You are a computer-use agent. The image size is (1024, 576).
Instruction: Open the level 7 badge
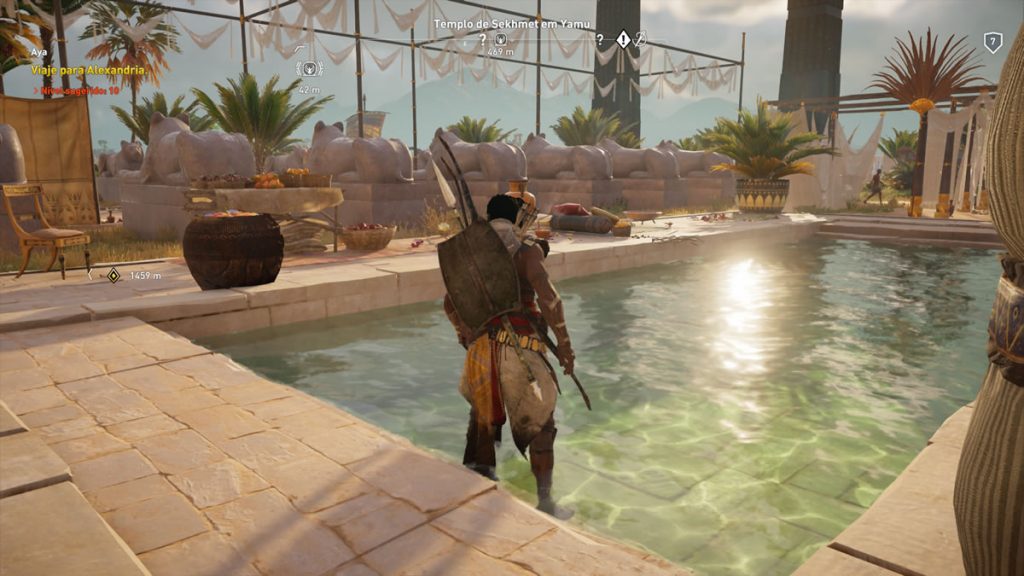coord(992,42)
